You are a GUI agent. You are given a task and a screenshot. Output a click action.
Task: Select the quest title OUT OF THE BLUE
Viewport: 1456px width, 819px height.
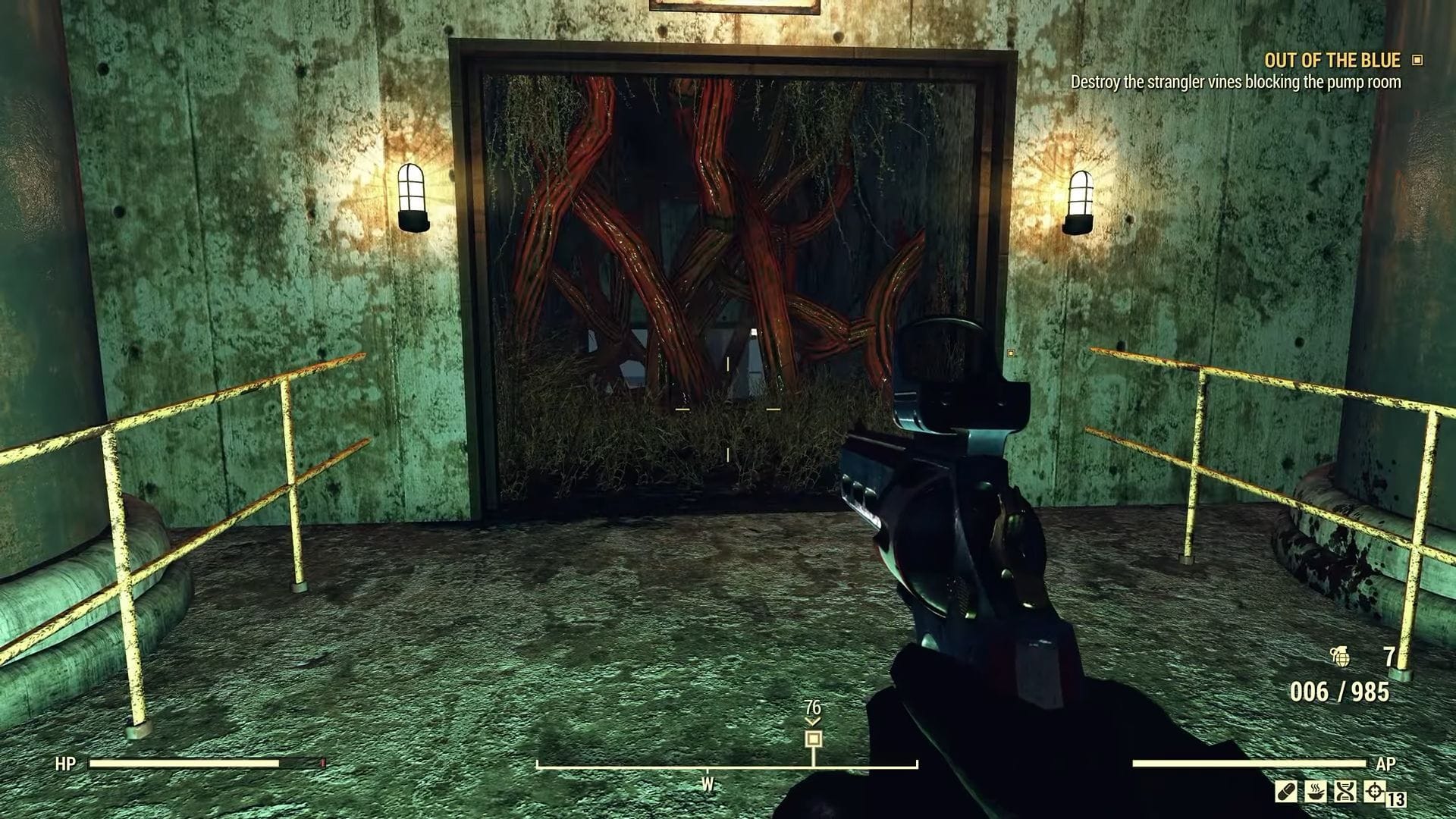click(x=1331, y=61)
